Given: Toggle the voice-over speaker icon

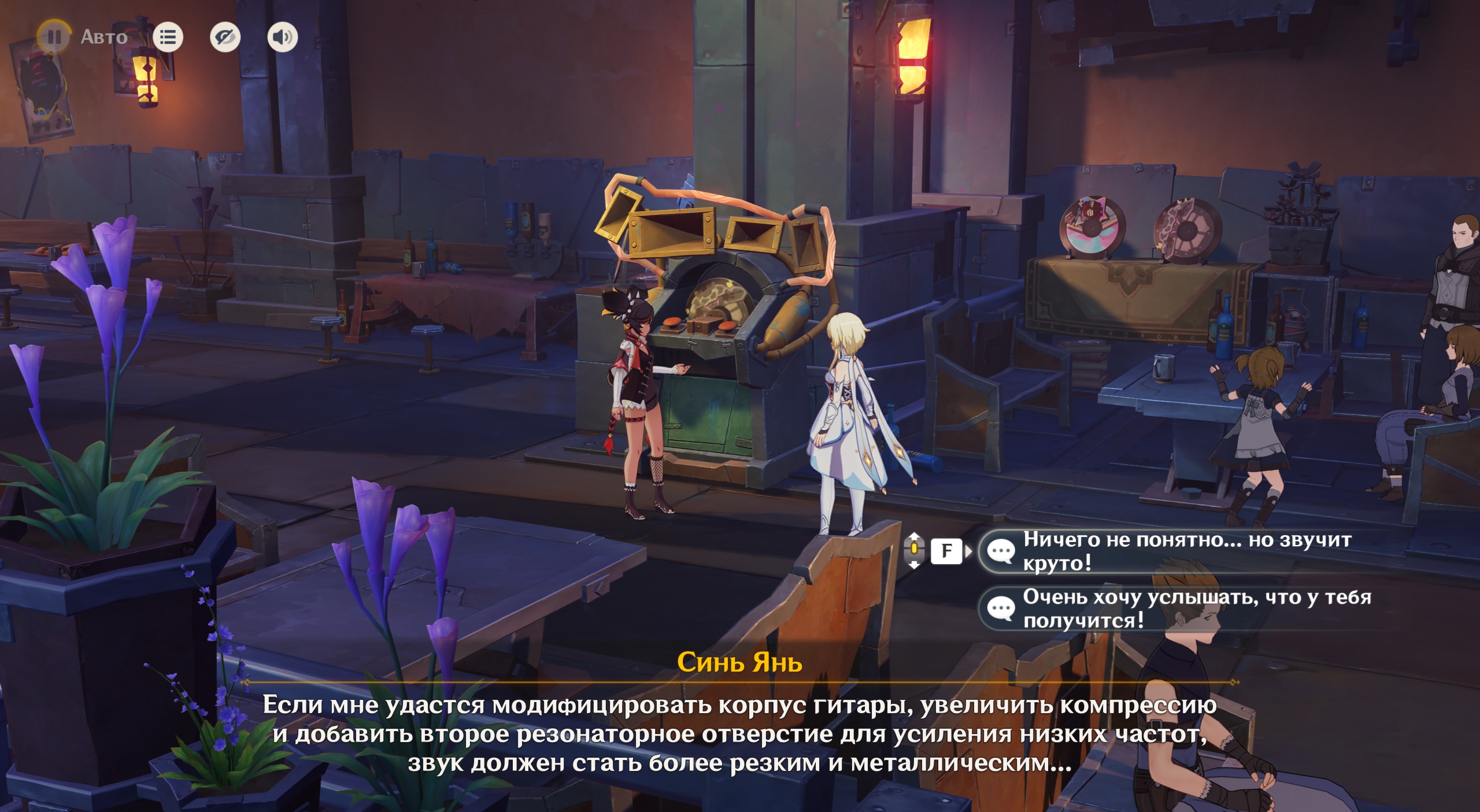Looking at the screenshot, I should 282,38.
